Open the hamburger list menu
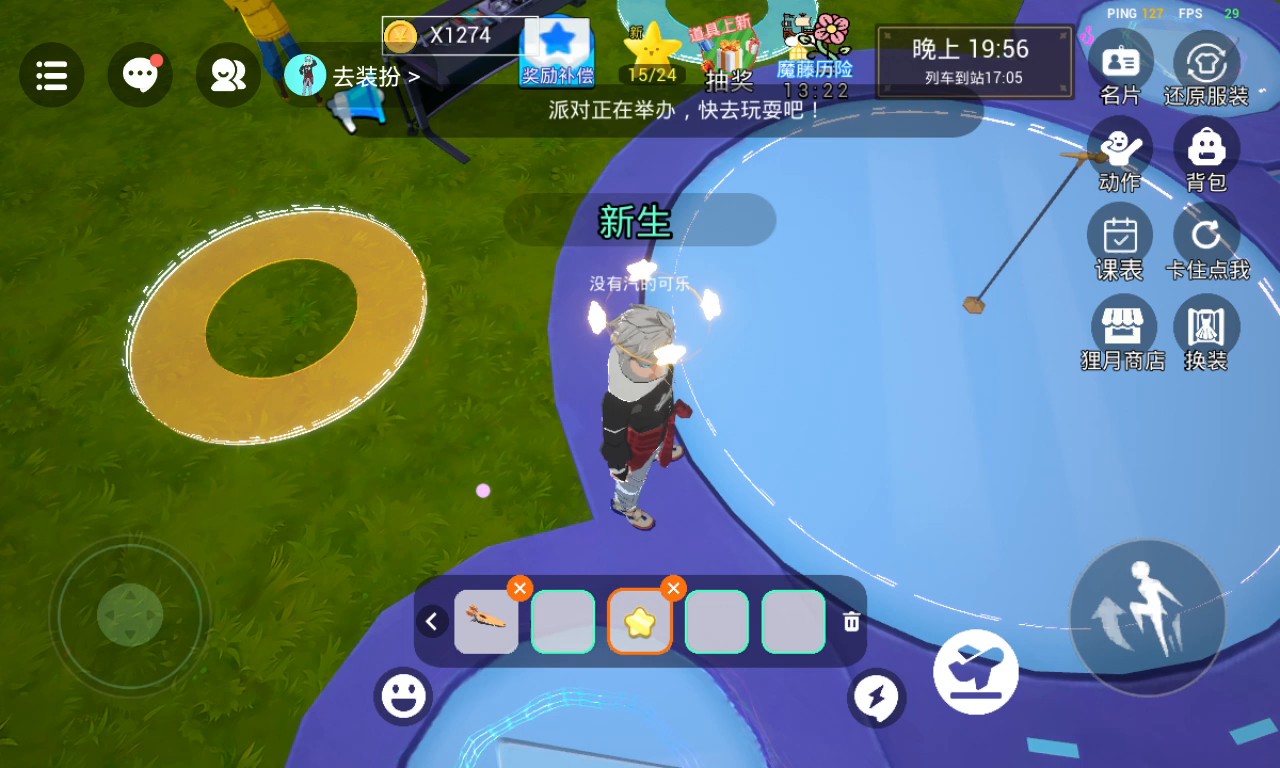 [51, 75]
